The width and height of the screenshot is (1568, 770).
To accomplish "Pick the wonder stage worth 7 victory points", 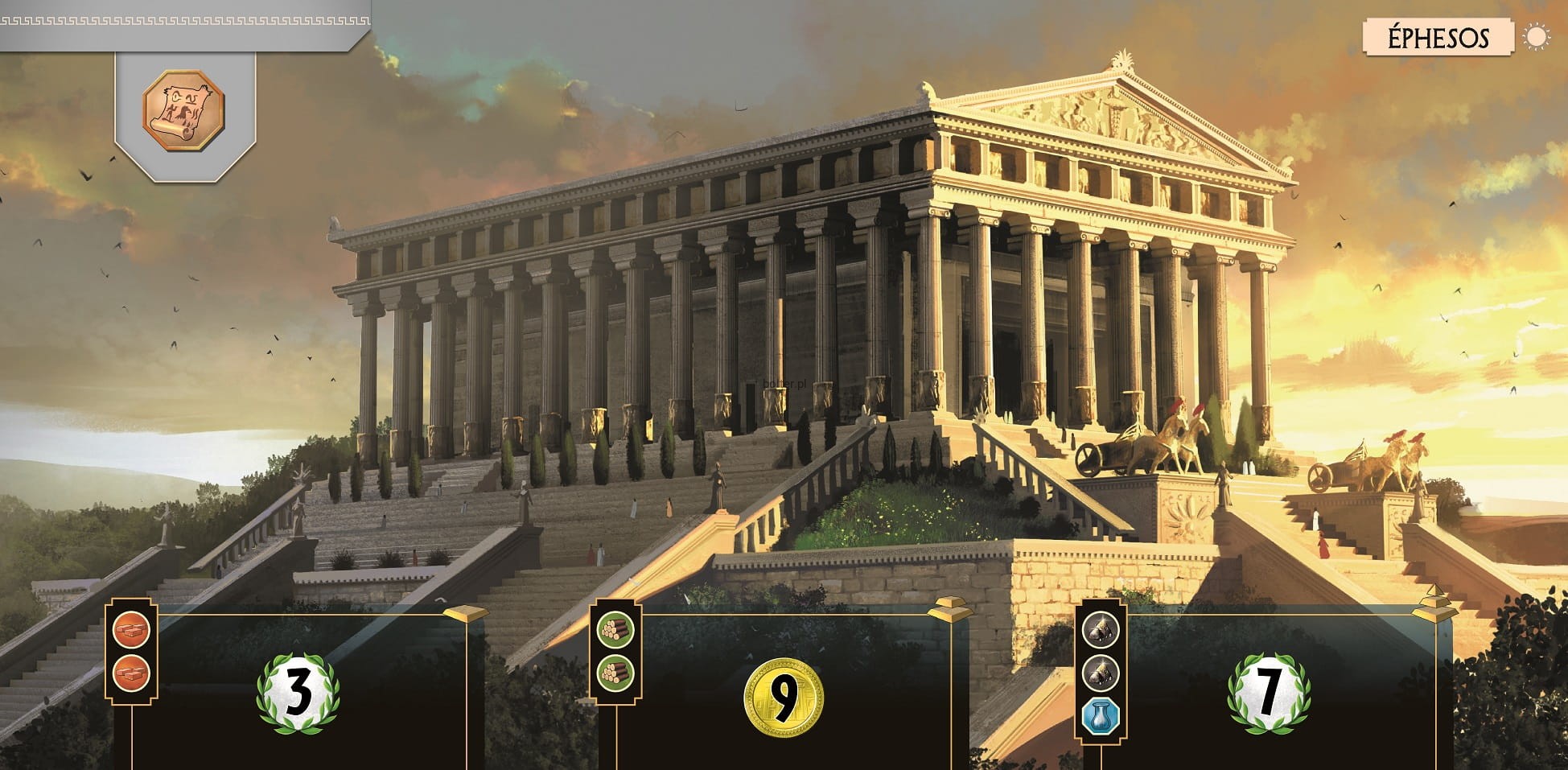I will [1269, 693].
